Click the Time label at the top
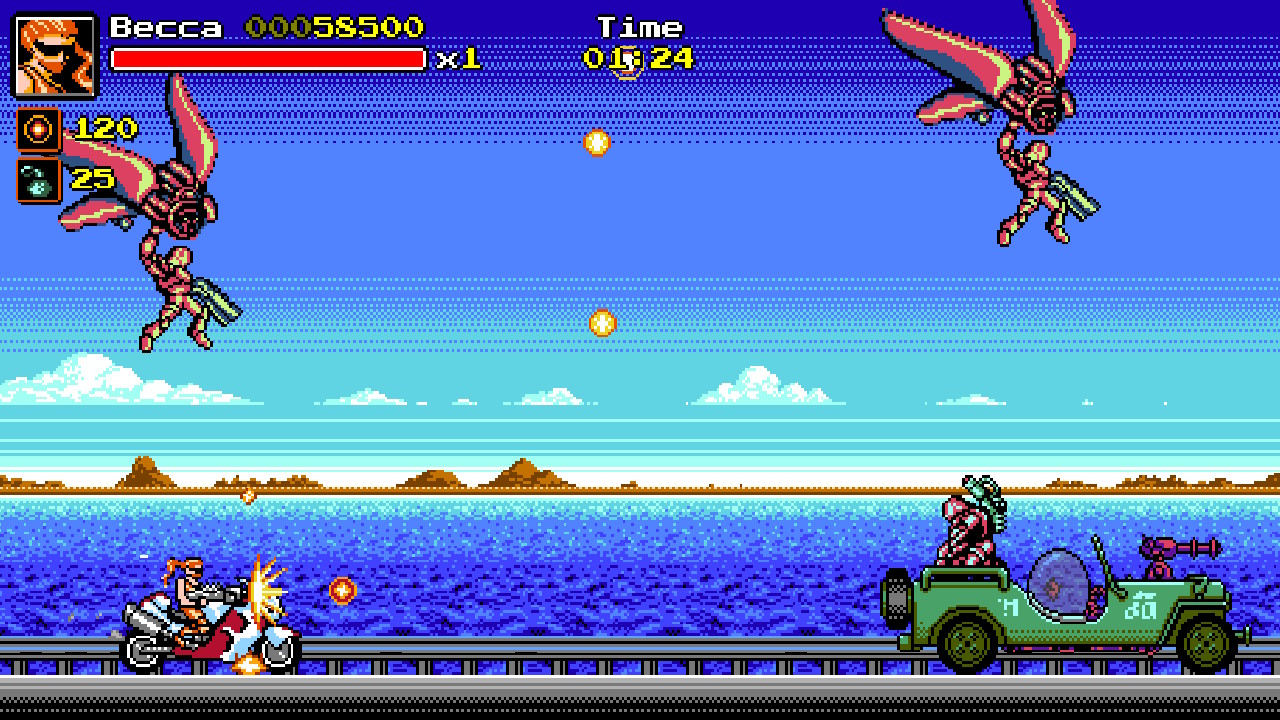Viewport: 1280px width, 720px height. pos(640,26)
